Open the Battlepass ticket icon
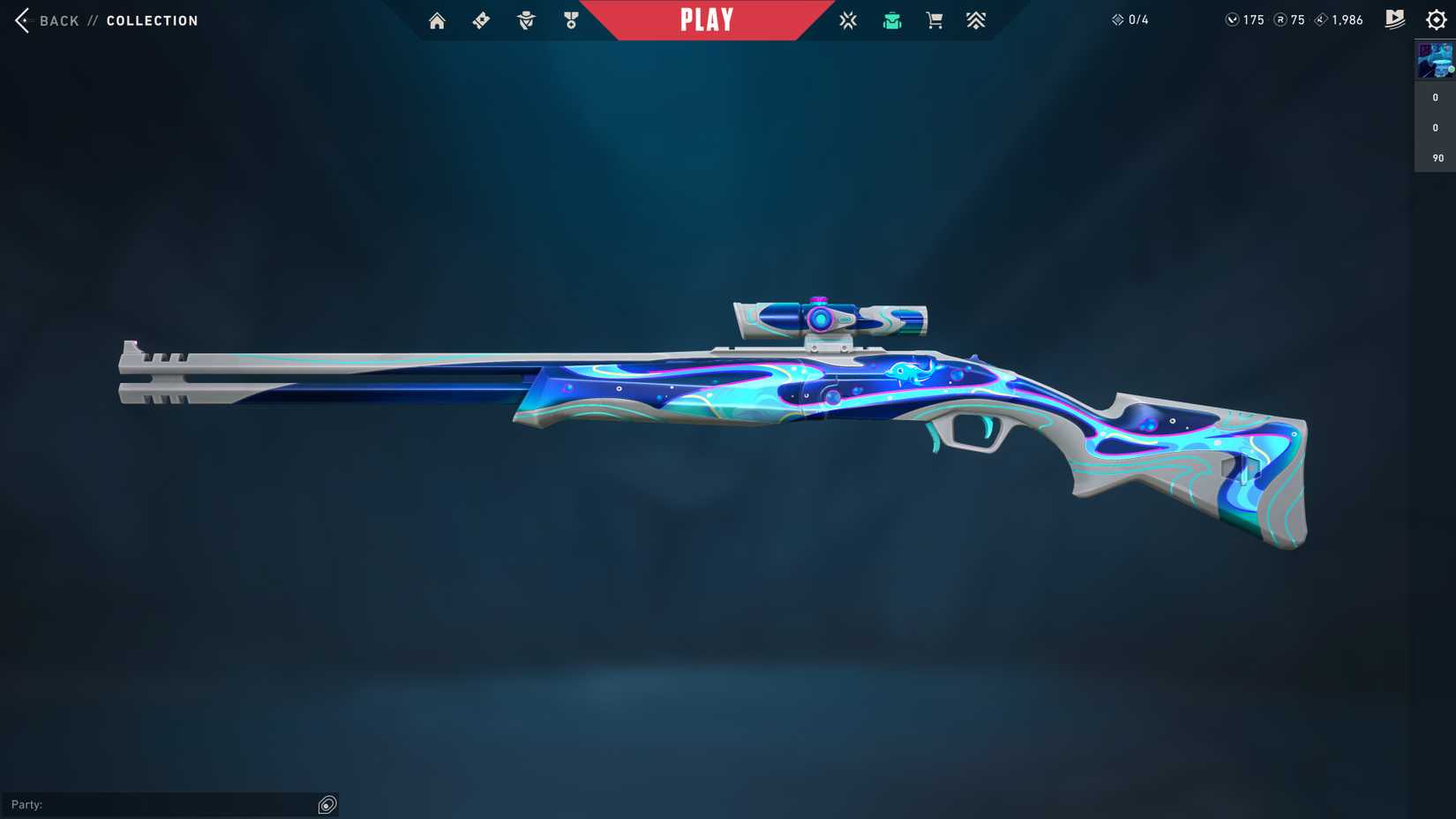Screen dimensions: 1456x819 (x=481, y=19)
